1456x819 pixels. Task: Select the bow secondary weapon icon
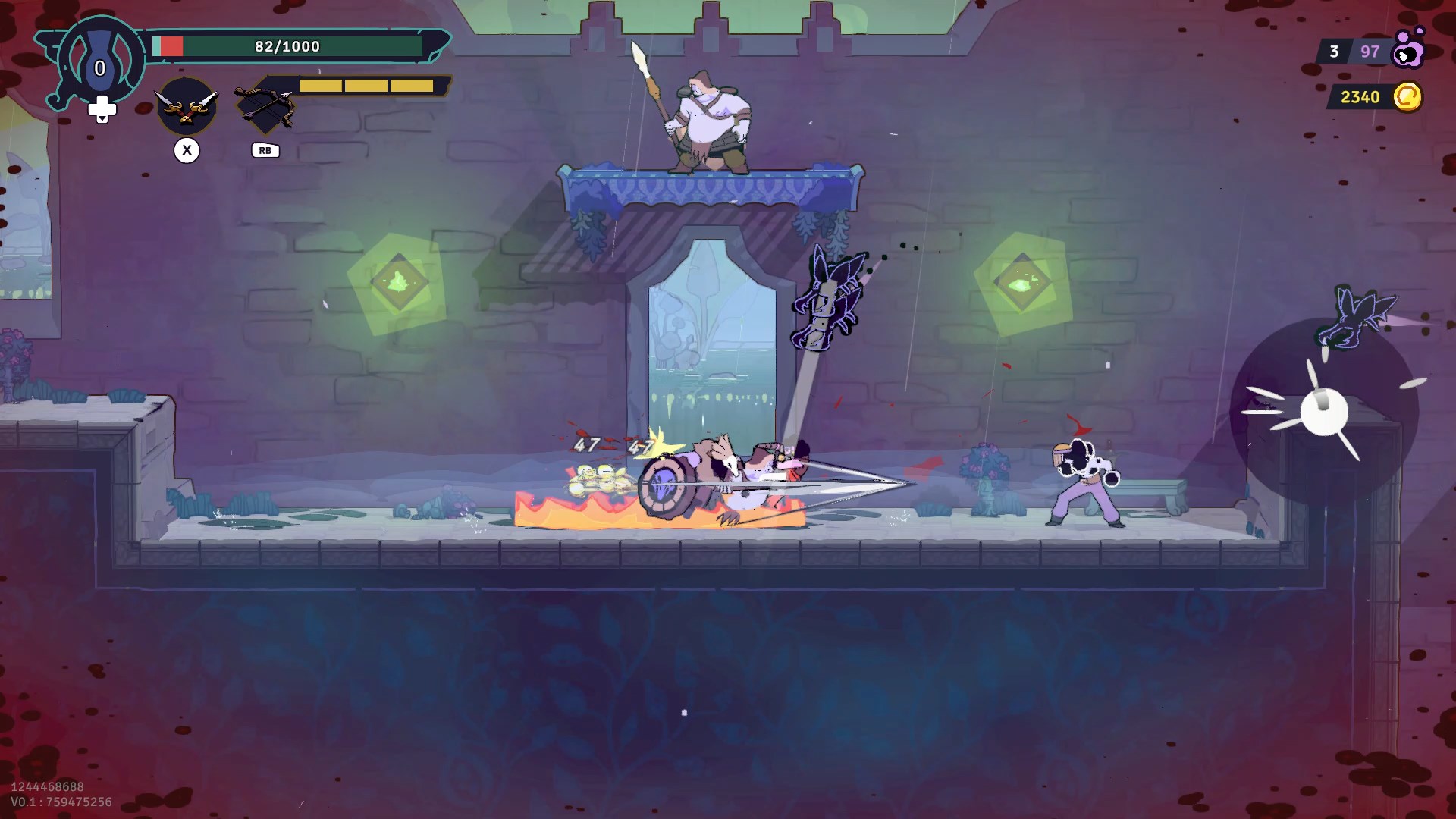click(263, 108)
